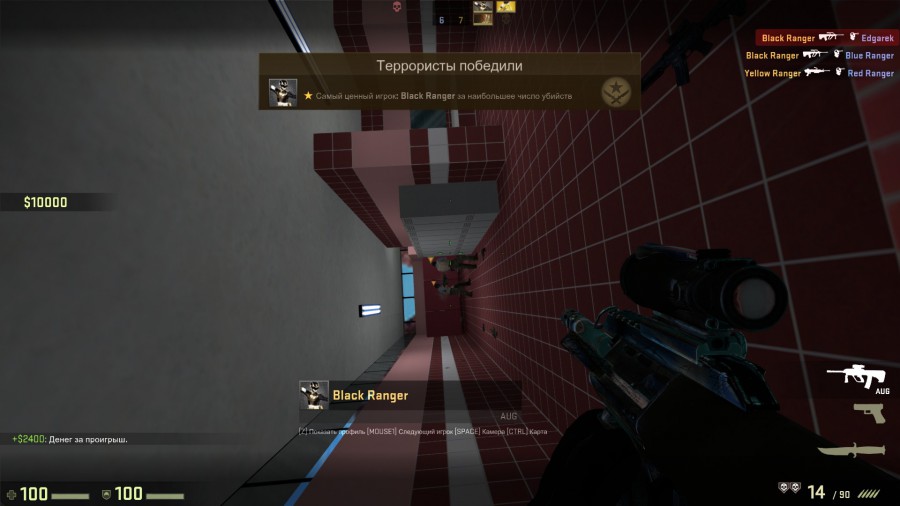Select the AUG rifle weapon icon

click(x=857, y=377)
